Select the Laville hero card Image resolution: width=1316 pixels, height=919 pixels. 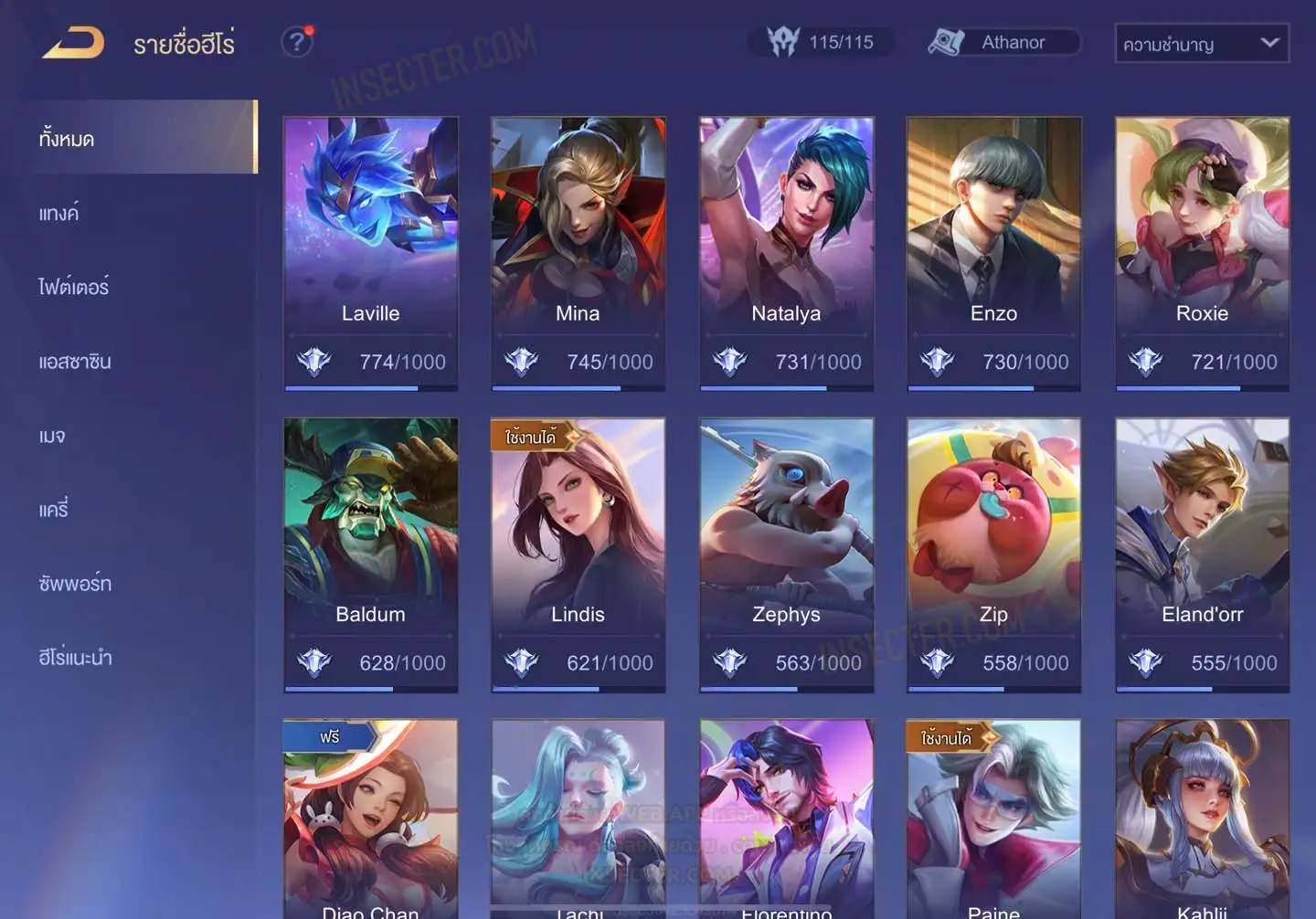[370, 253]
